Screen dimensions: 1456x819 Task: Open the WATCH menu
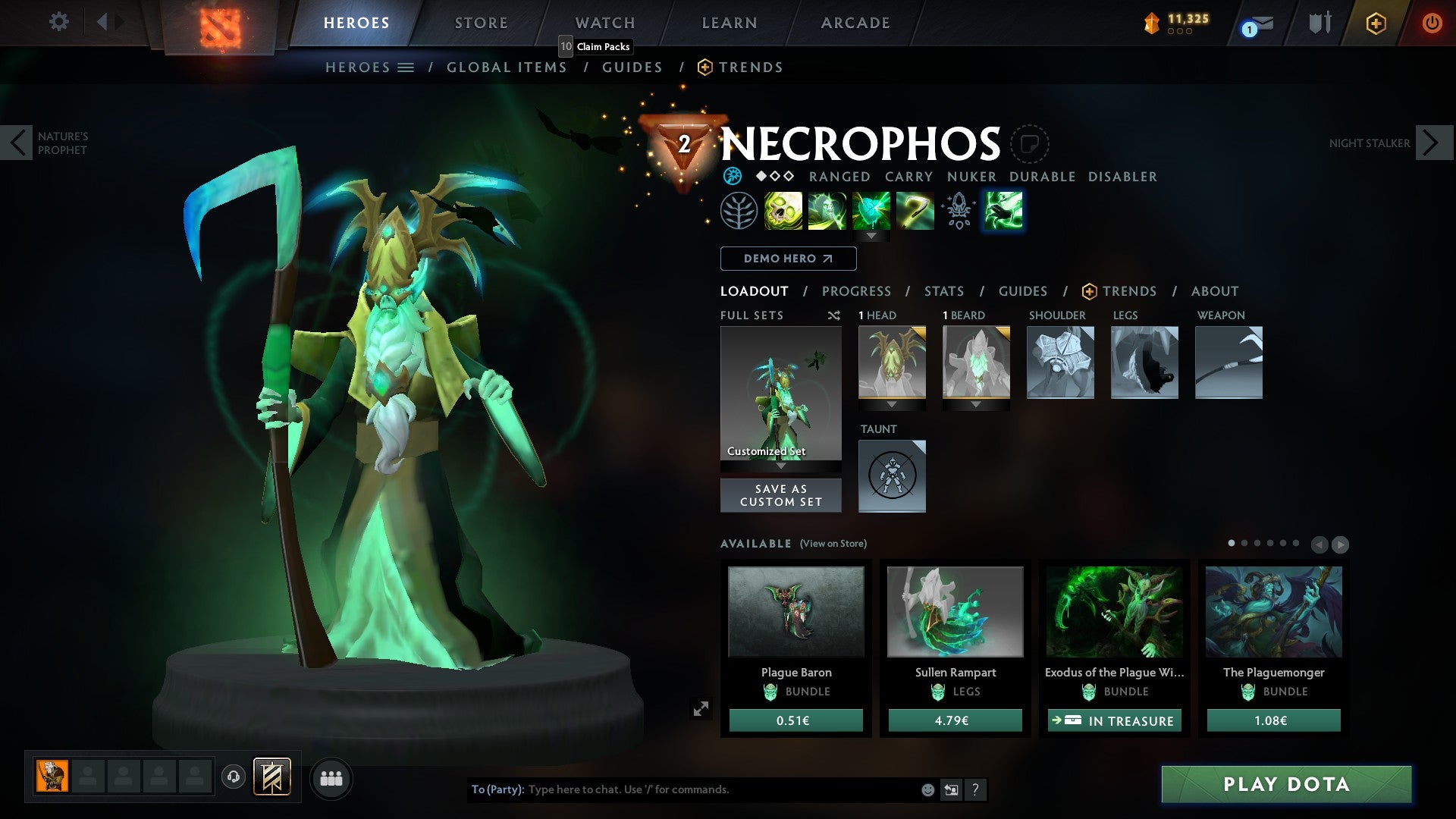point(604,23)
